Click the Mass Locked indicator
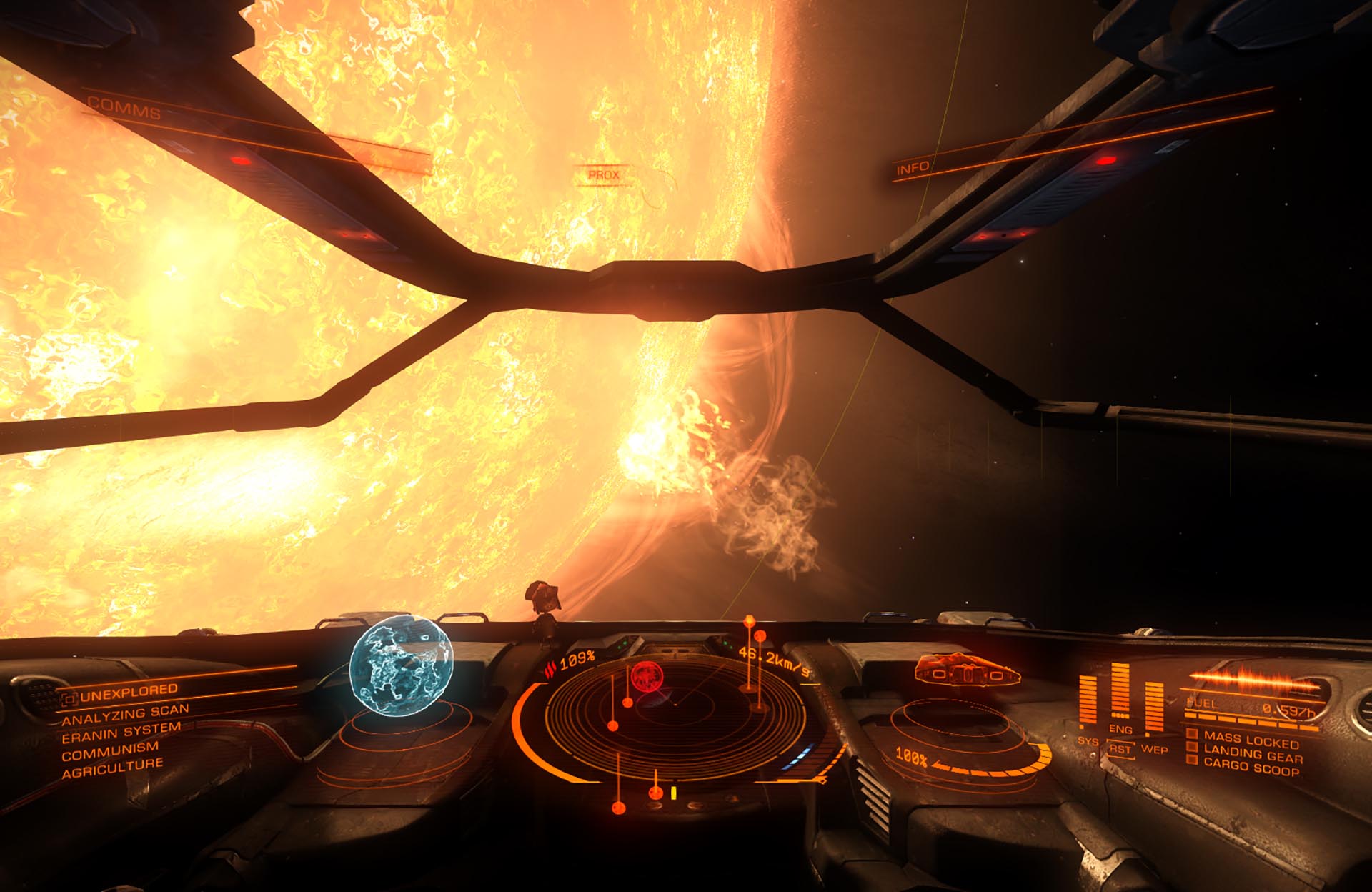 (x=1251, y=739)
